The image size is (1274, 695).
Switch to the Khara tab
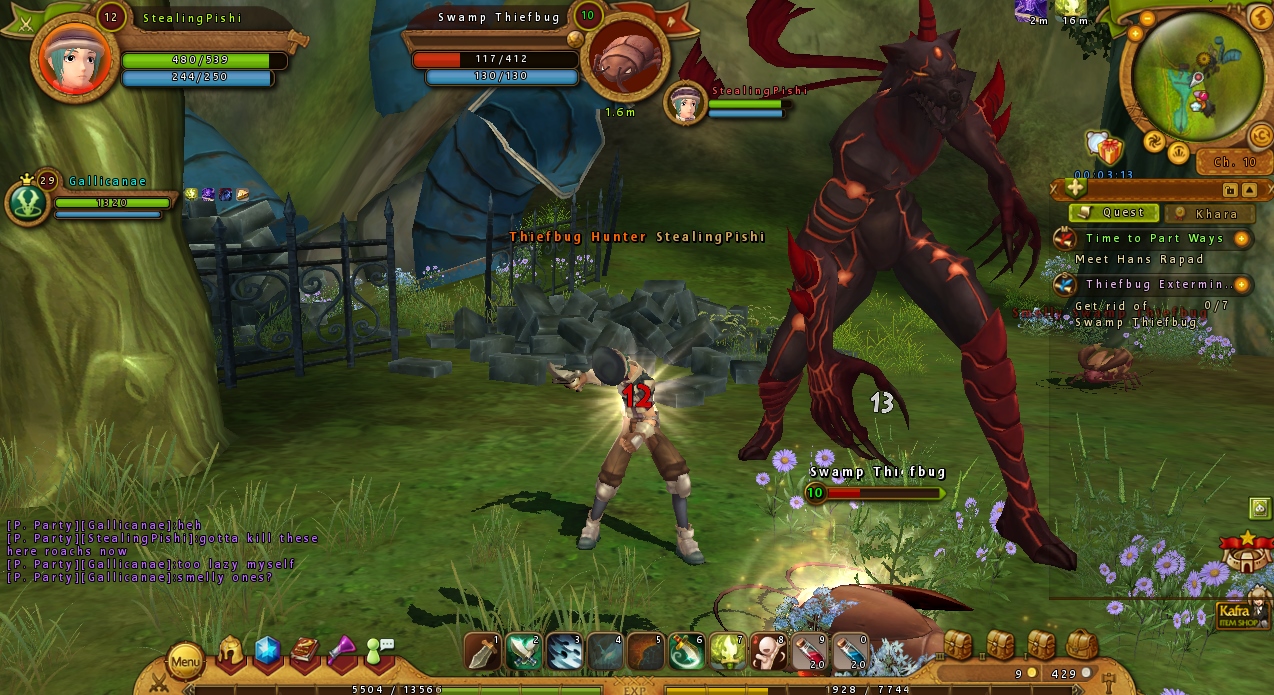1210,213
